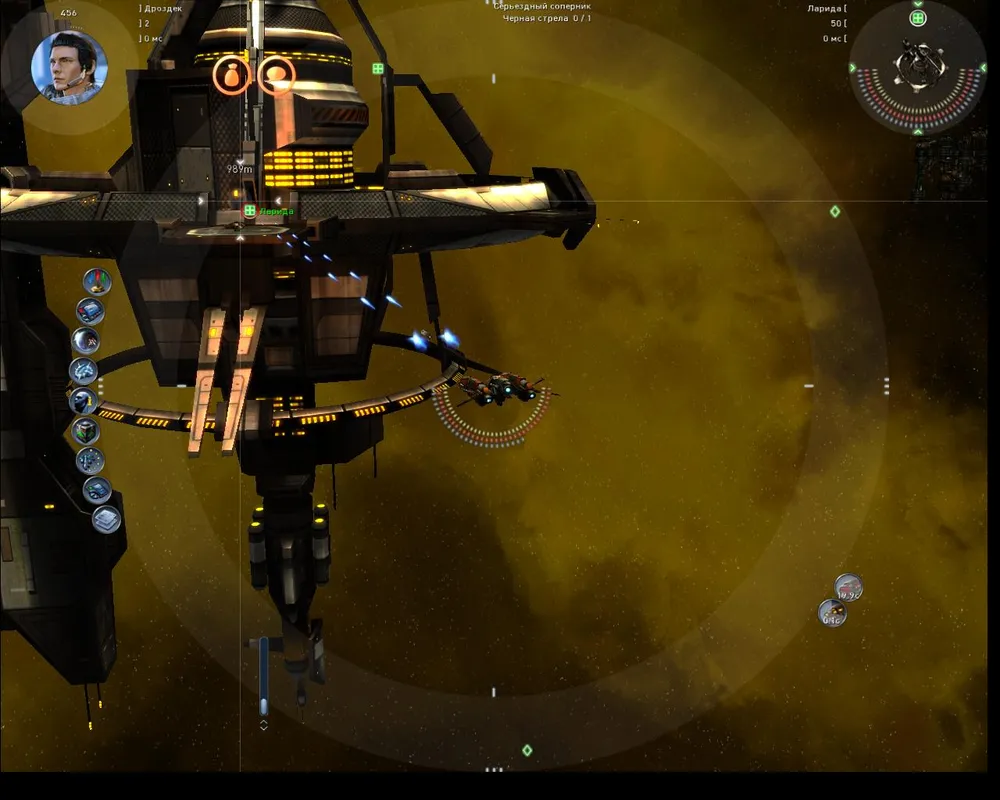Activate the yellow-light ship ability icon
1000x800 pixels.
click(832, 613)
